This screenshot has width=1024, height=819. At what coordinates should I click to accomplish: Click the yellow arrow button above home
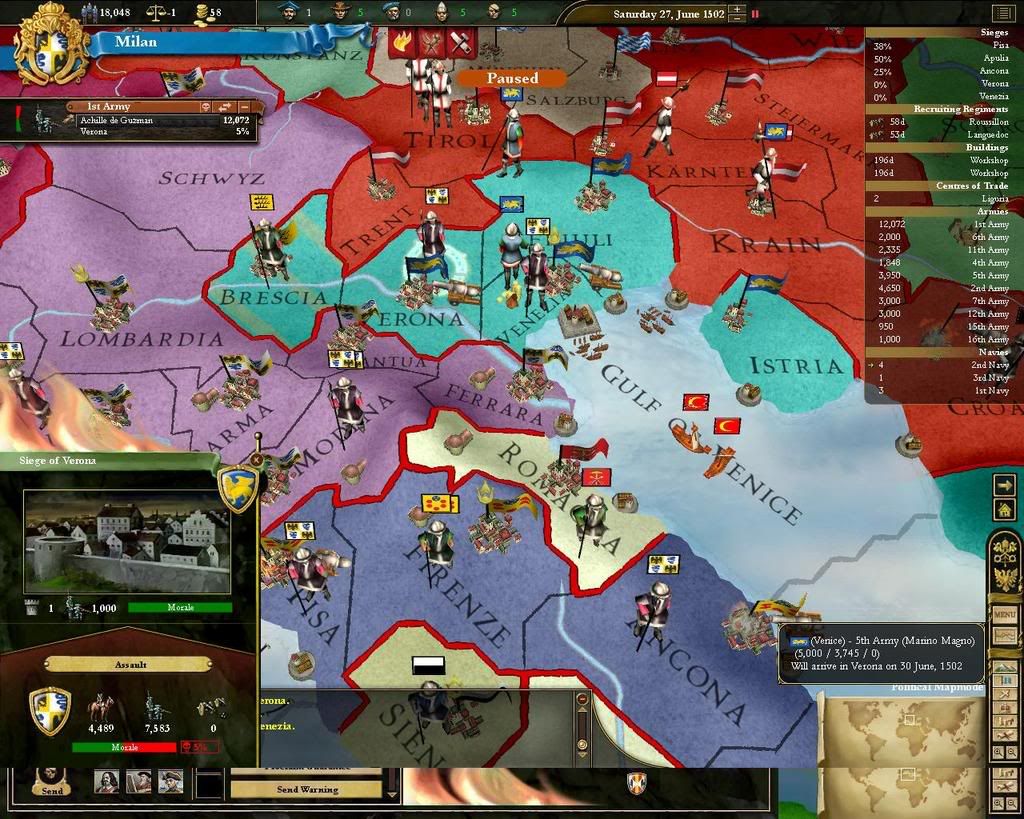(x=1004, y=484)
